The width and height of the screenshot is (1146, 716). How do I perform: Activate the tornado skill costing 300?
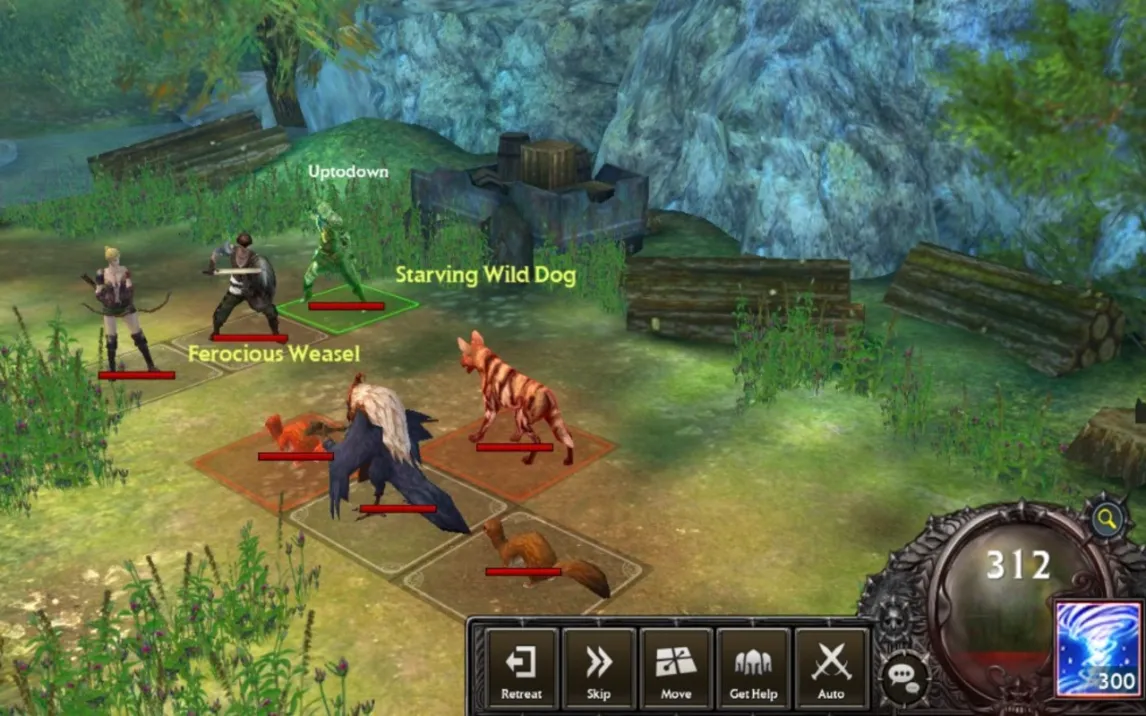(1098, 650)
